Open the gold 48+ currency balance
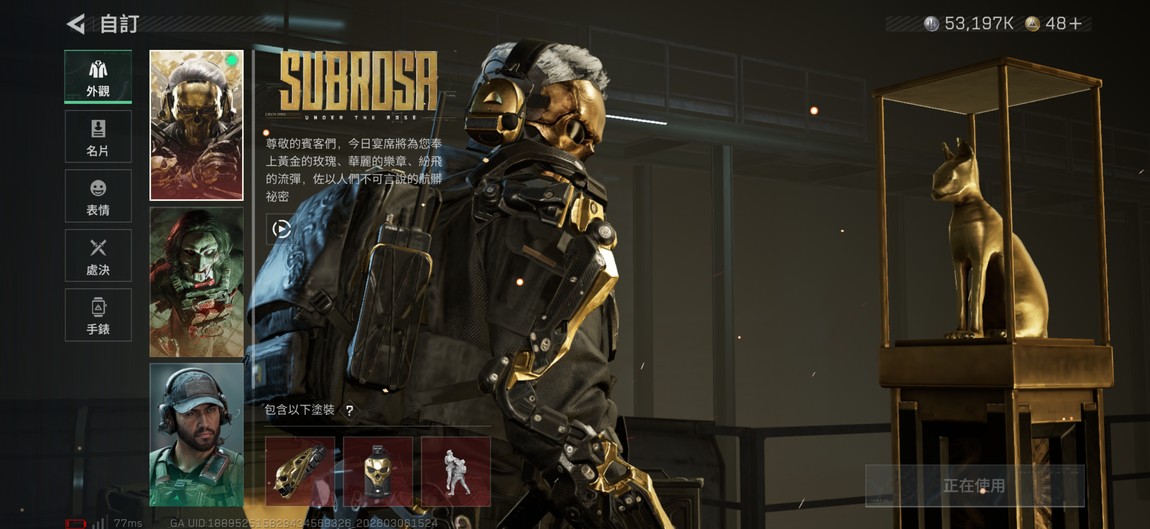 (1054, 23)
